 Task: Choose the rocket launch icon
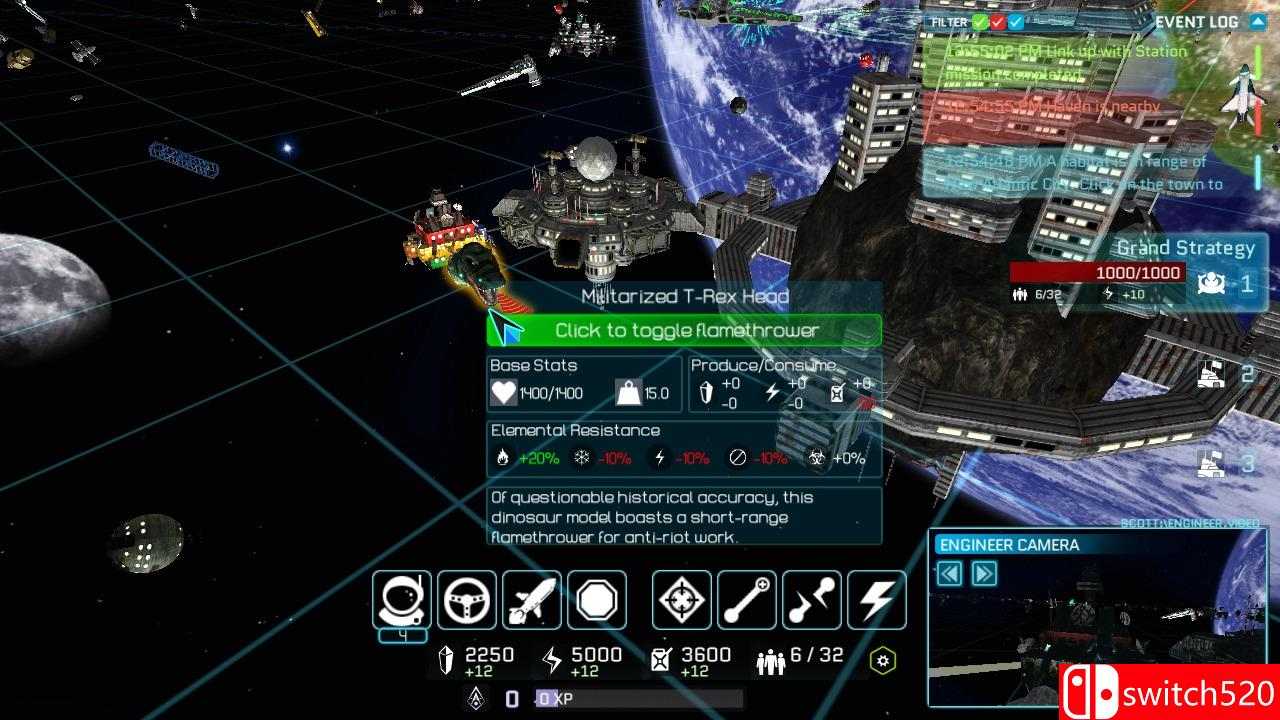click(x=532, y=600)
